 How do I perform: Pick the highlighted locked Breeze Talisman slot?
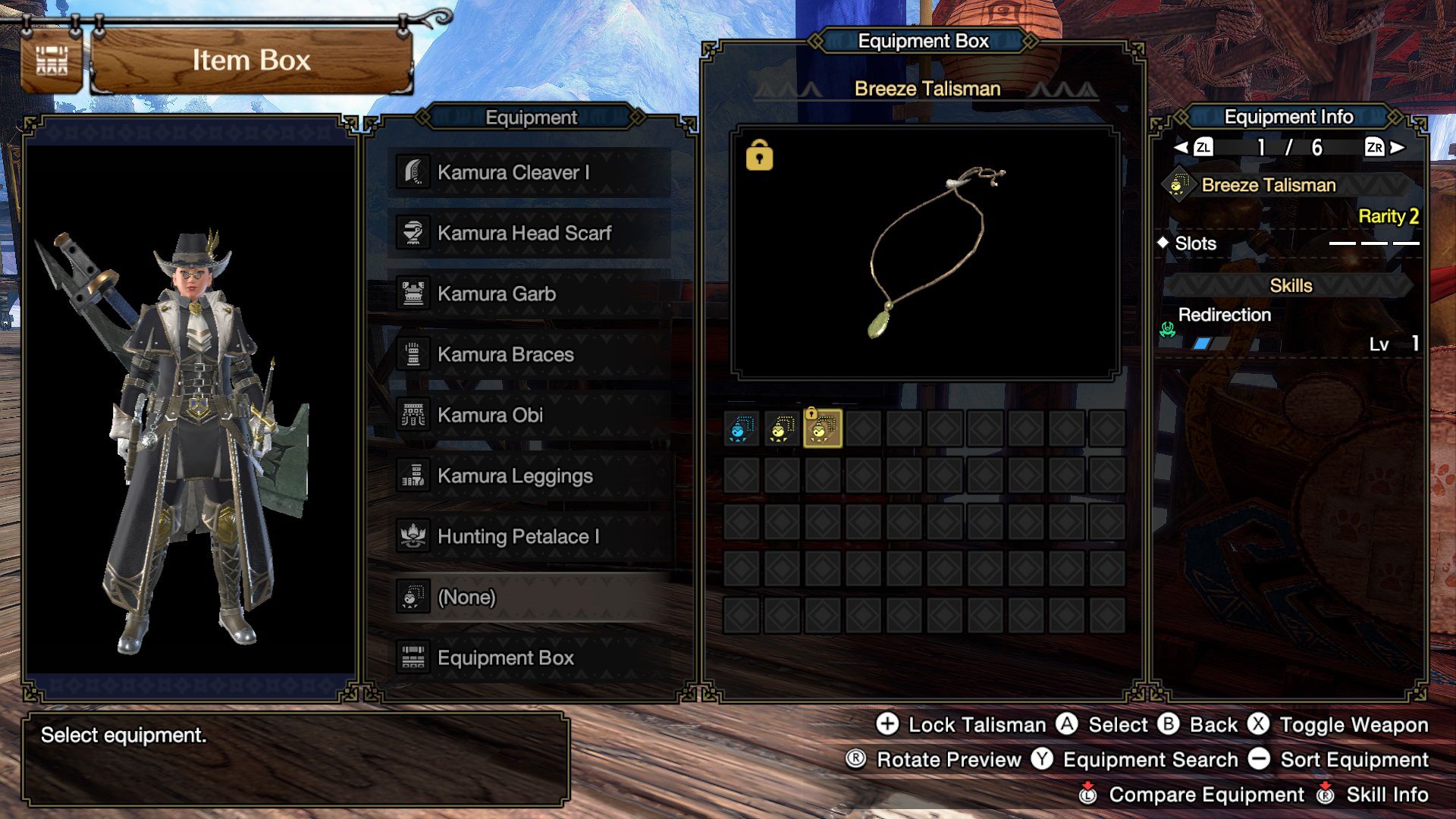click(x=822, y=429)
